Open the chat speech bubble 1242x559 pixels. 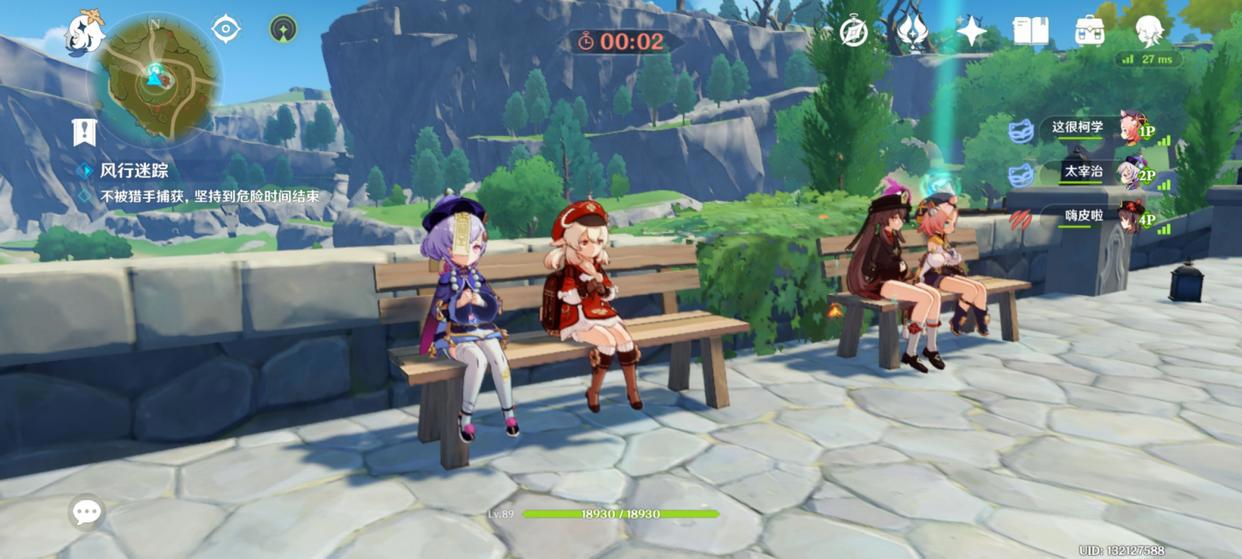[87, 512]
